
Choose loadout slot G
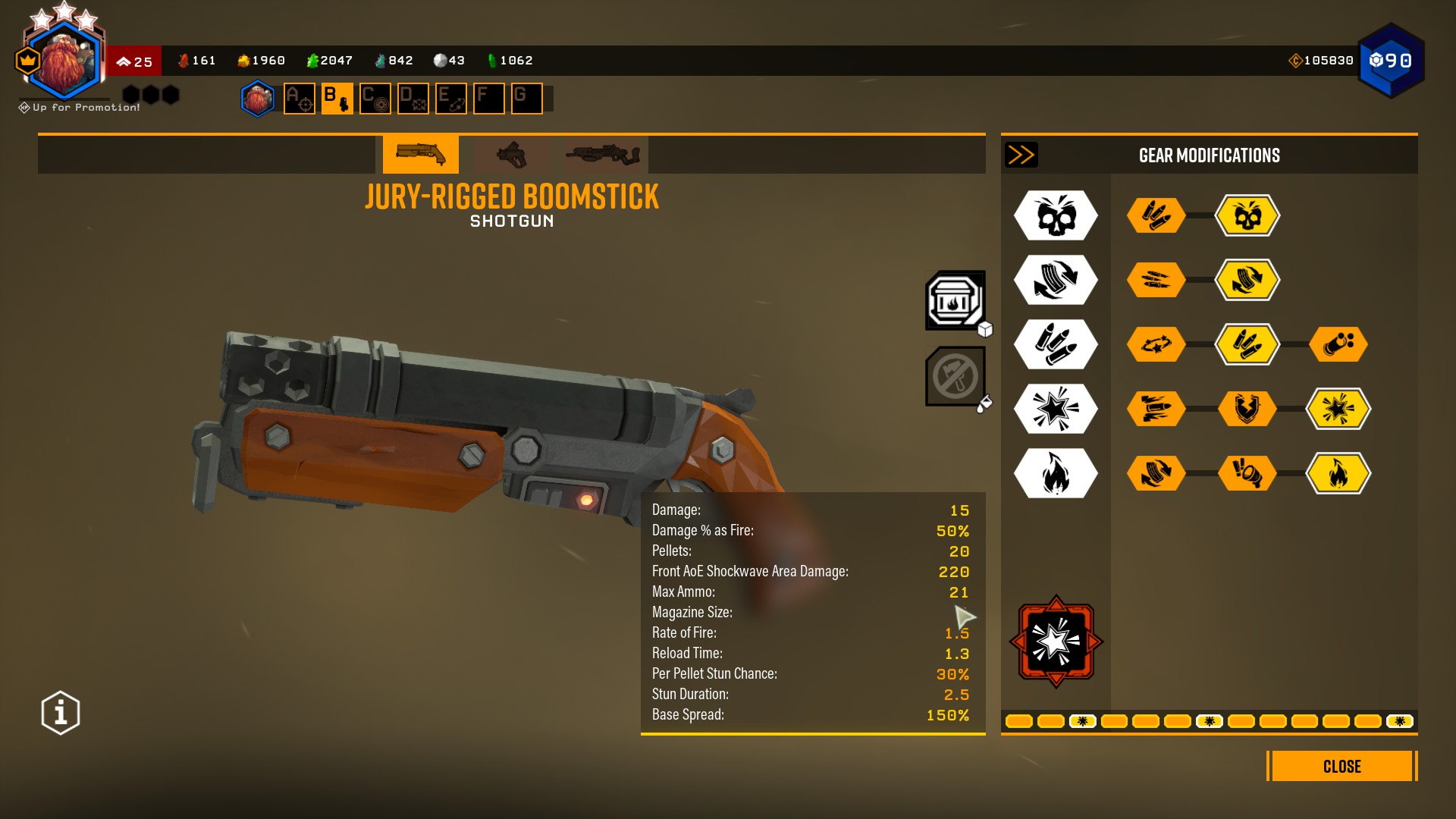(527, 99)
